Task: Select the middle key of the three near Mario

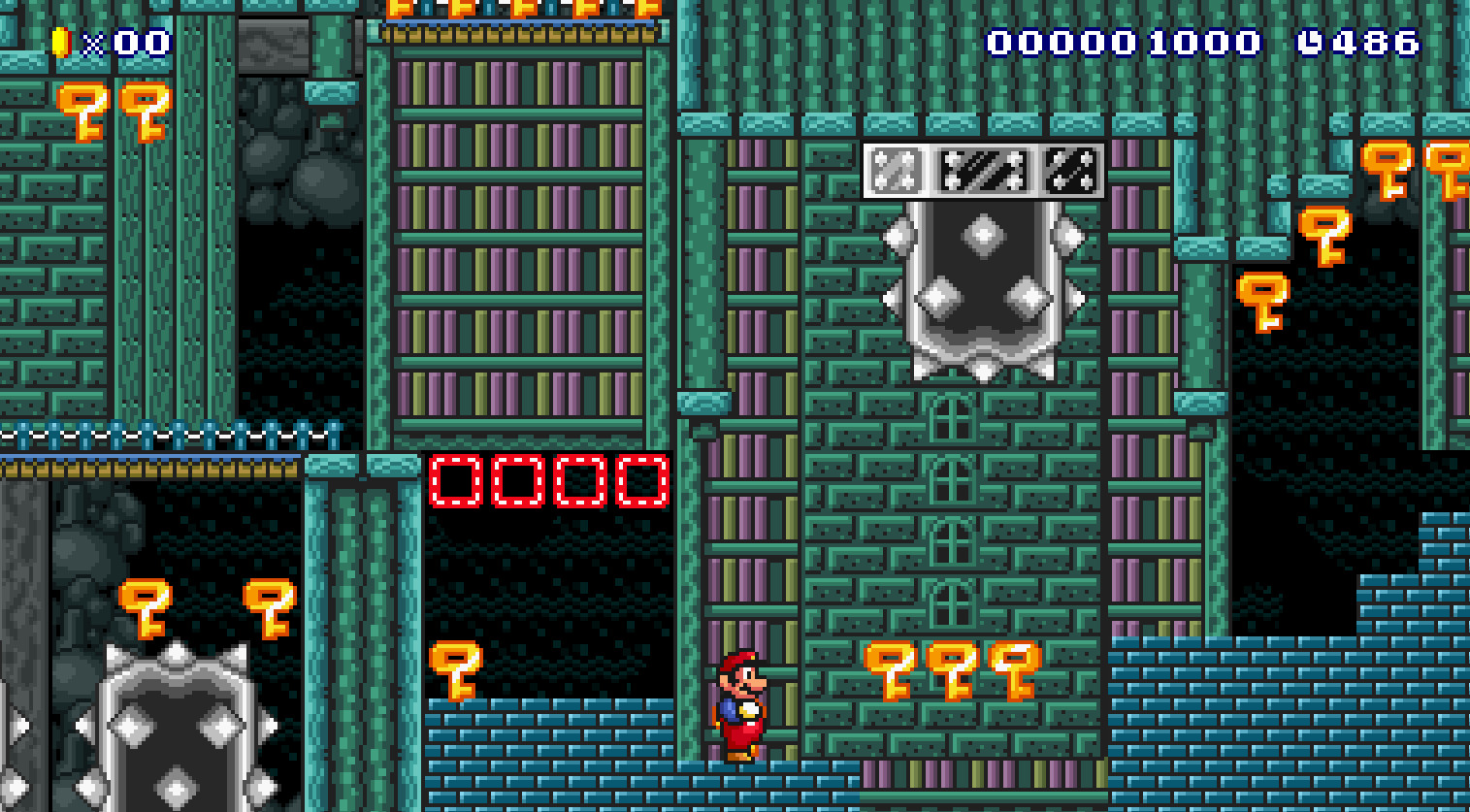Action: tap(951, 671)
